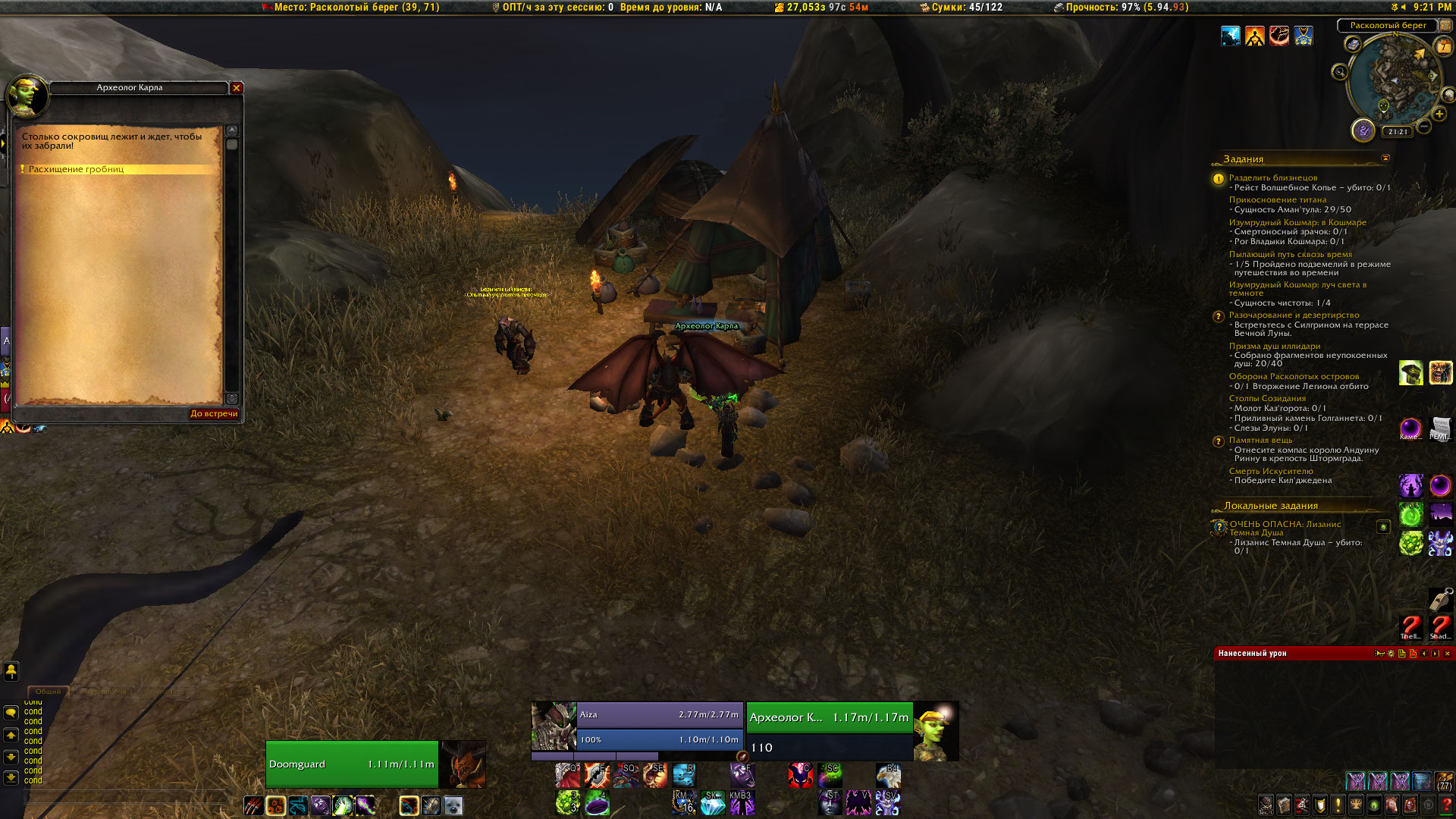Open the help question mark micro button
1456x819 pixels.
pos(1446,805)
